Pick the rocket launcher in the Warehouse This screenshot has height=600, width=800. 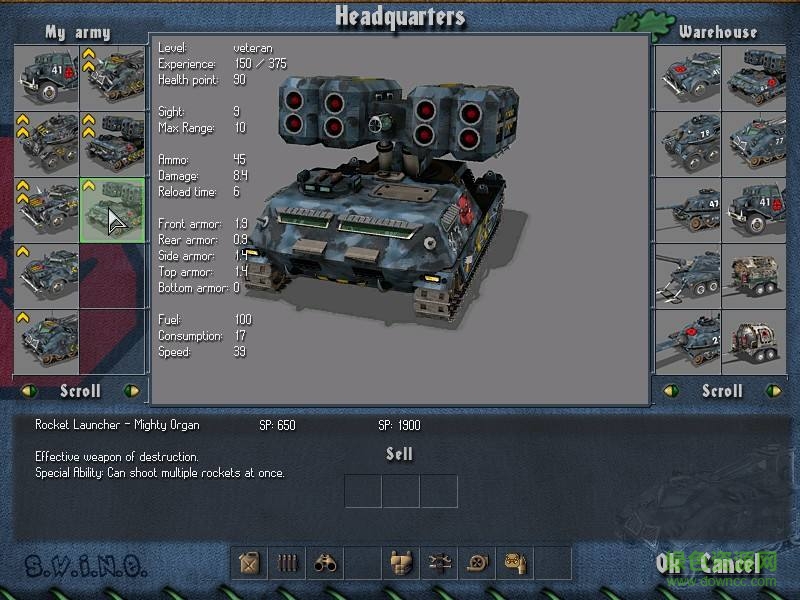coord(755,77)
